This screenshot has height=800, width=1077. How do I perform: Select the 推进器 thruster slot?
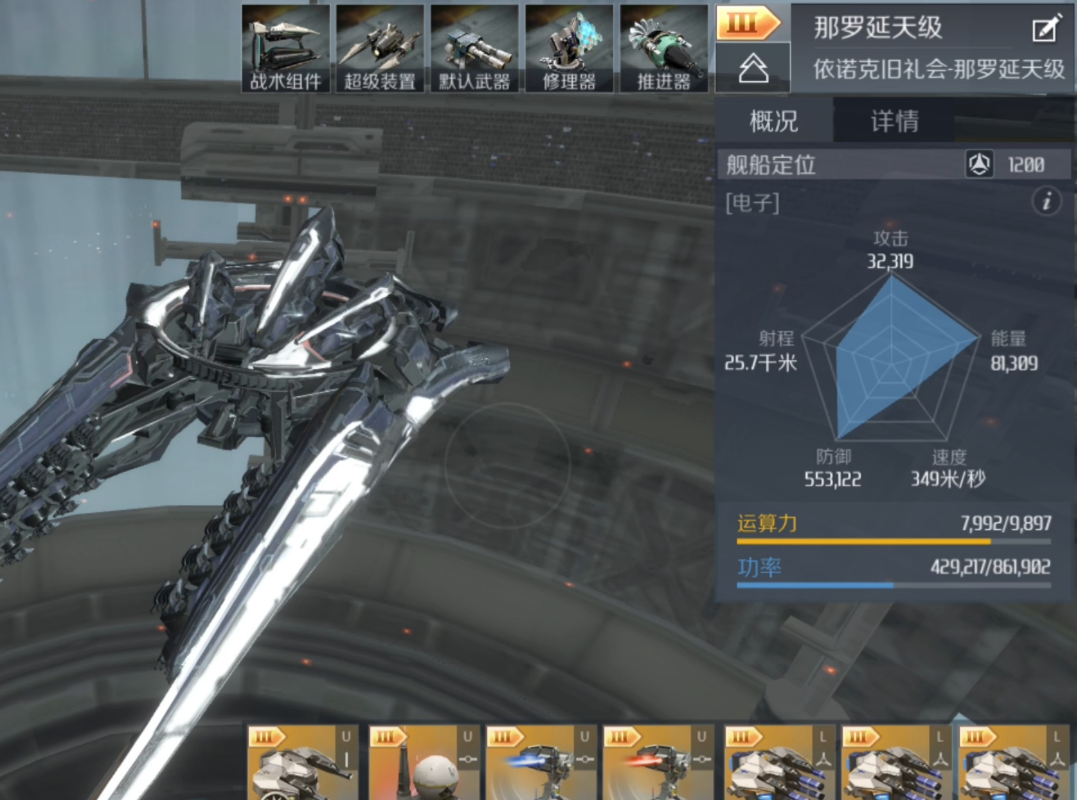[x=664, y=49]
